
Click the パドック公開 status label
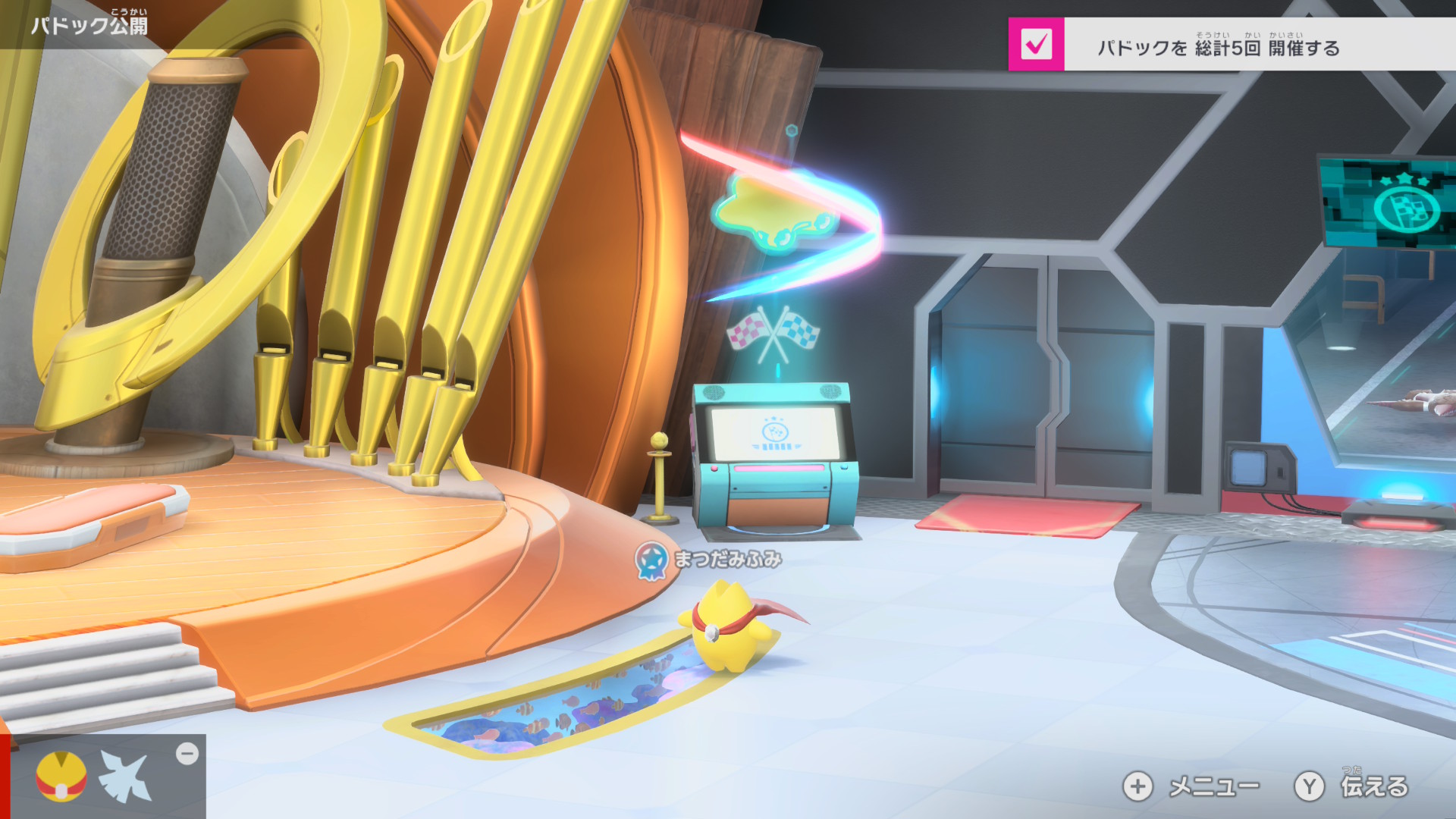coord(89,25)
